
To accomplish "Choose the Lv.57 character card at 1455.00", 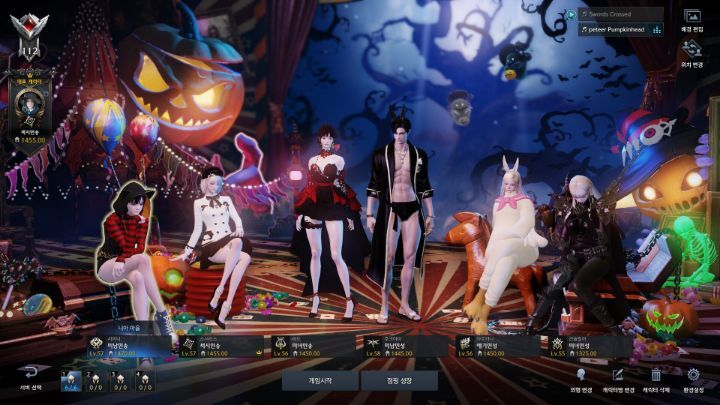I will pyautogui.click(x=219, y=346).
